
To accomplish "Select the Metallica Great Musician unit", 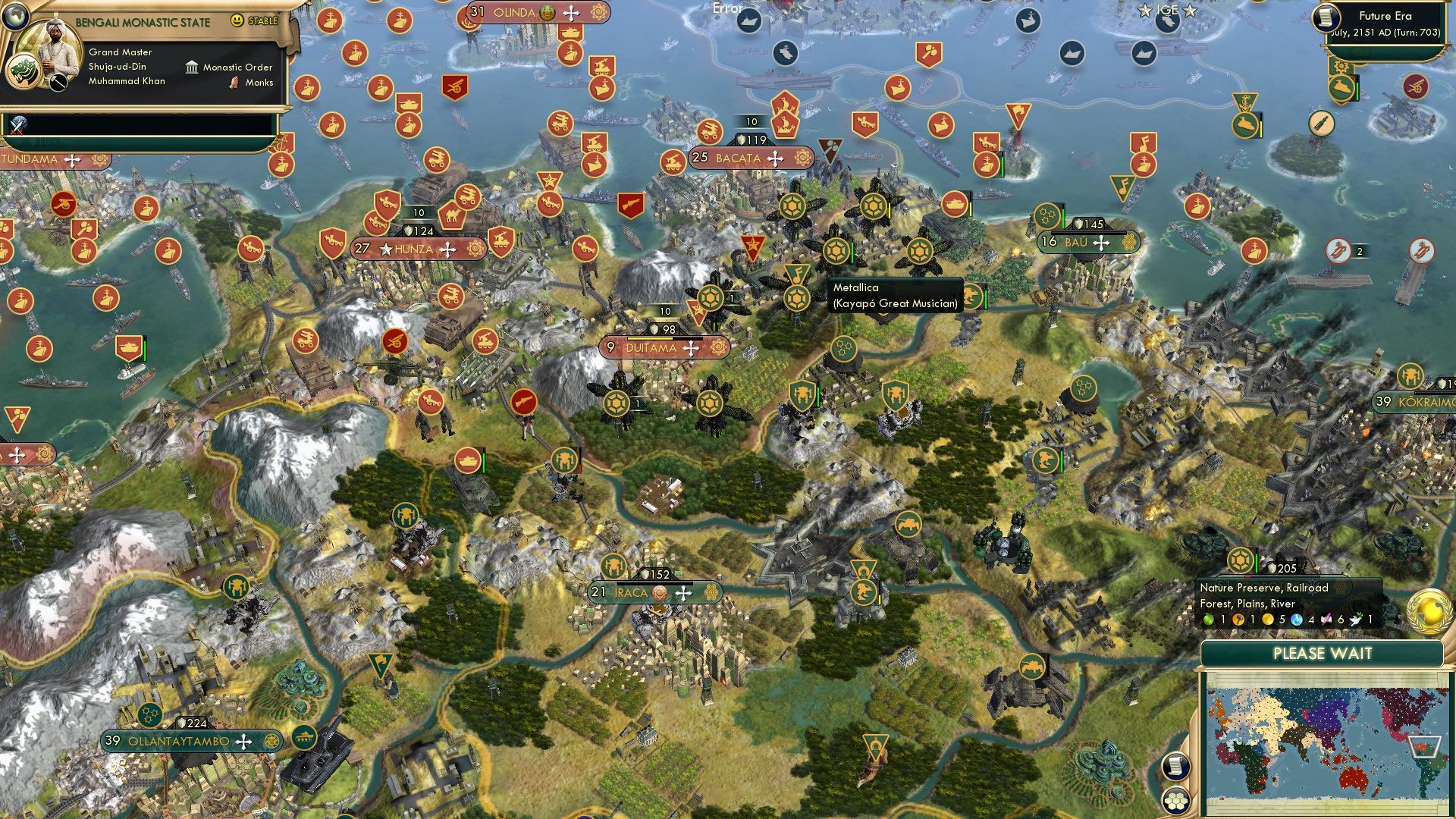I will click(x=797, y=297).
